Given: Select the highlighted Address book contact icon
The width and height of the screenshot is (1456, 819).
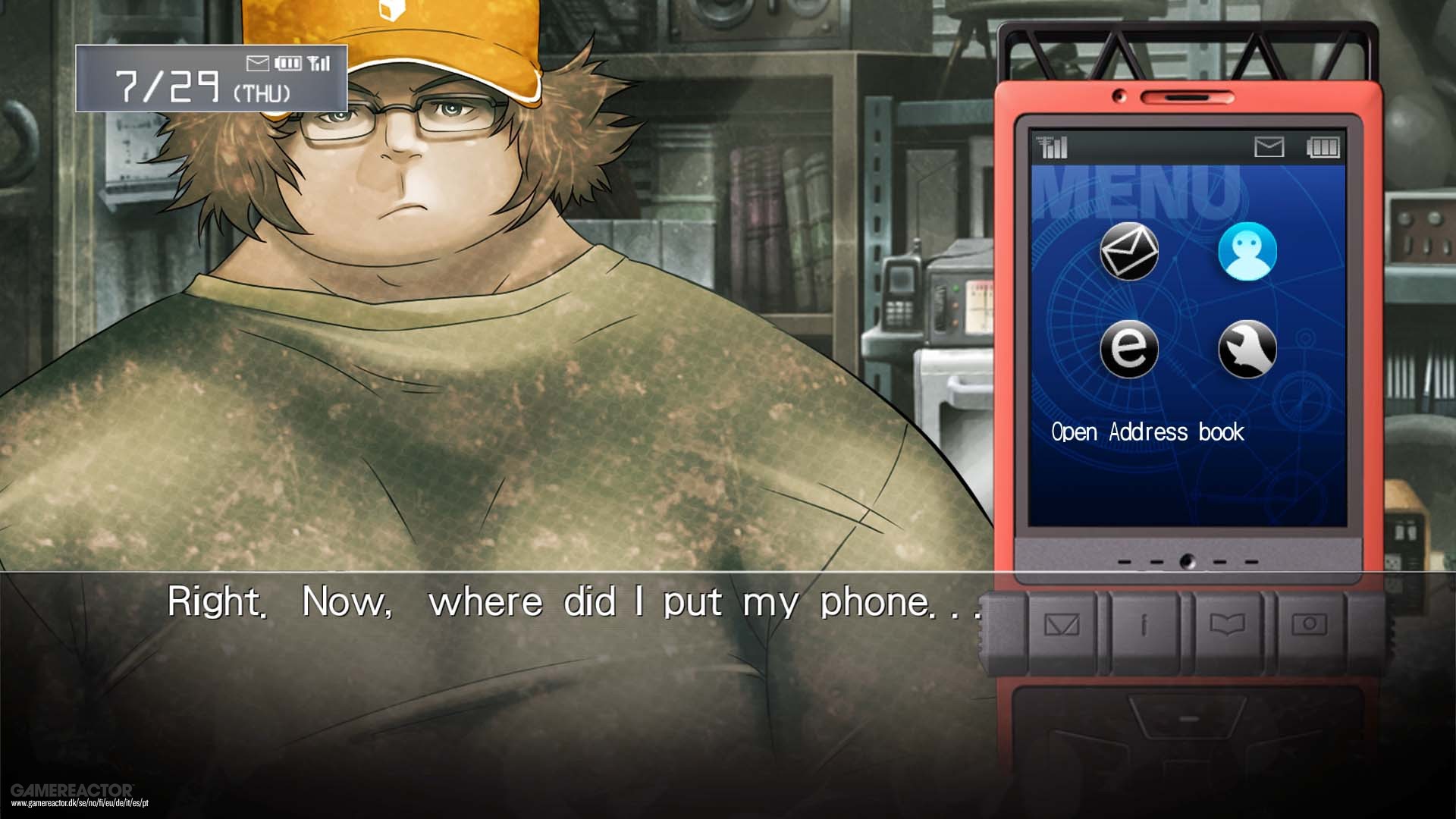Looking at the screenshot, I should (1248, 253).
